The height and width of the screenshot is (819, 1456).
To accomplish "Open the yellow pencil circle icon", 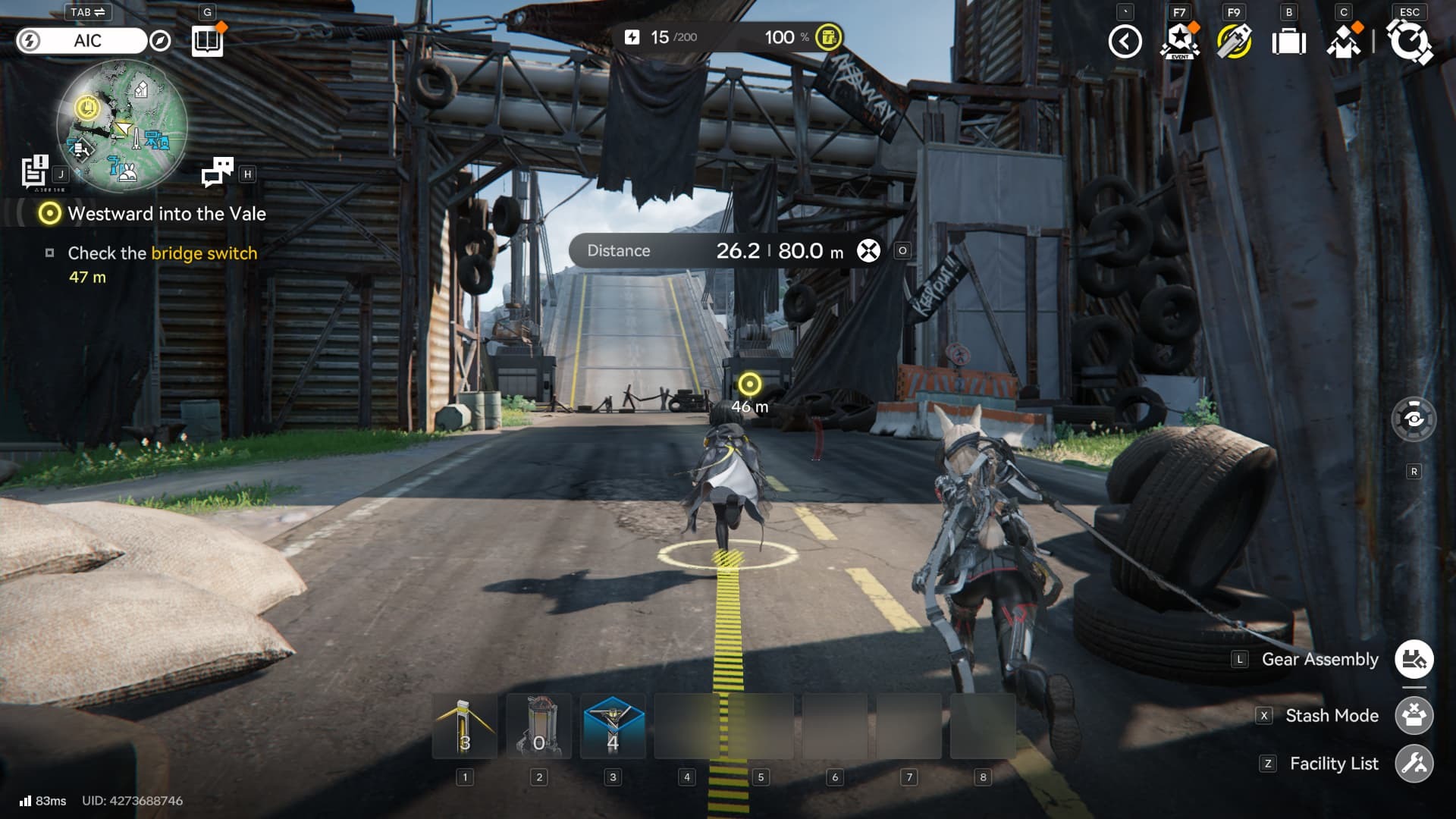I will 1234,42.
